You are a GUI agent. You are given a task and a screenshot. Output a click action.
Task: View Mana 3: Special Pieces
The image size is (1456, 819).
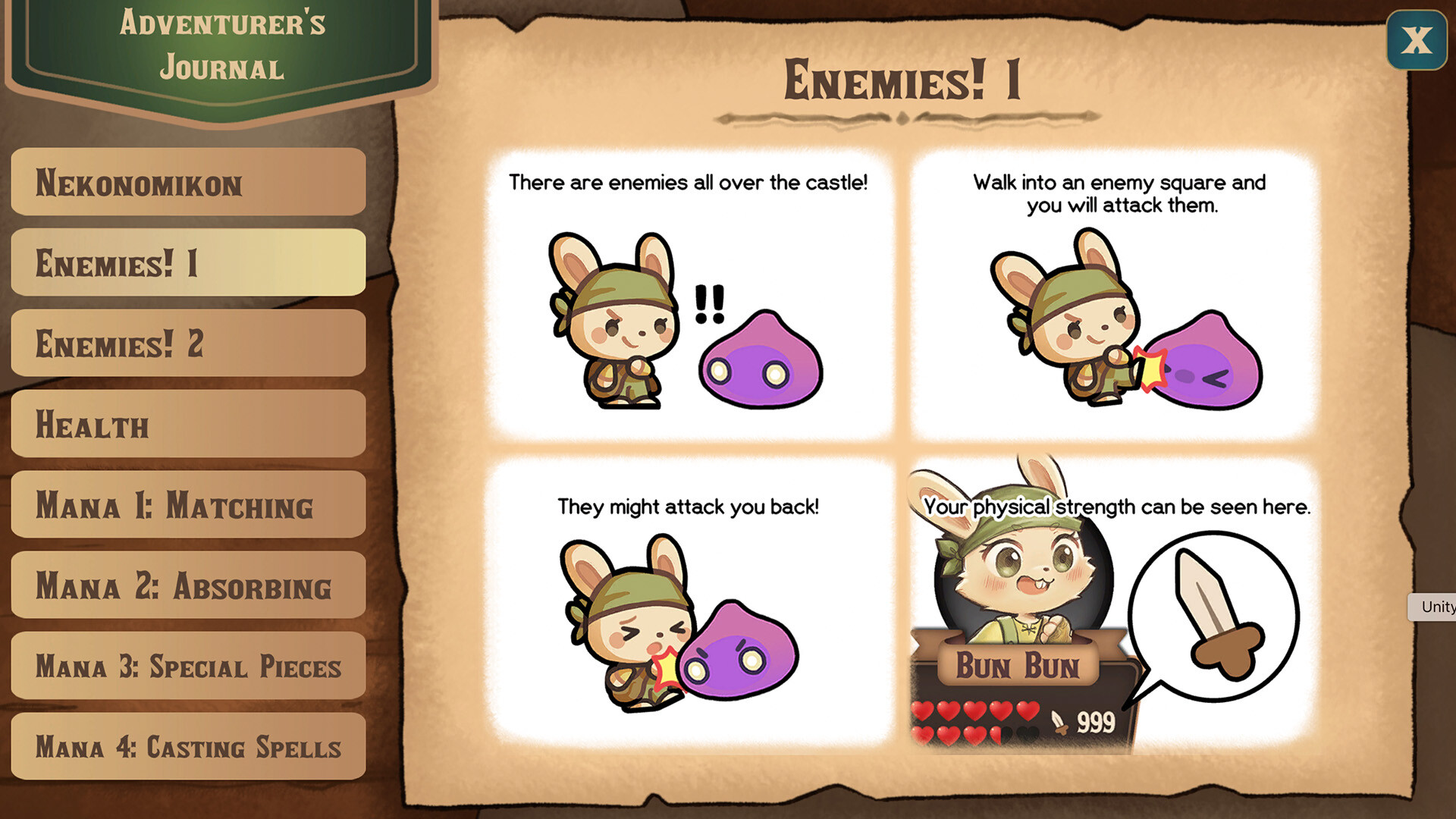(187, 667)
